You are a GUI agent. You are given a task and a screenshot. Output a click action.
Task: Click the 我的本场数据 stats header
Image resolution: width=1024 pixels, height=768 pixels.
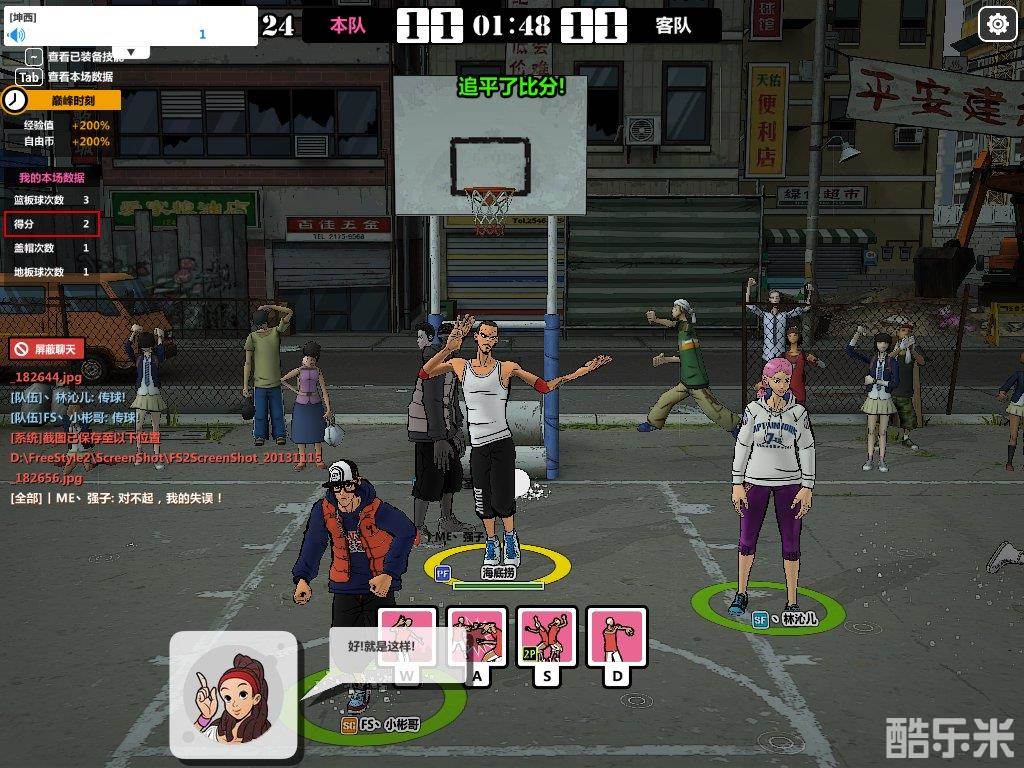[51, 177]
